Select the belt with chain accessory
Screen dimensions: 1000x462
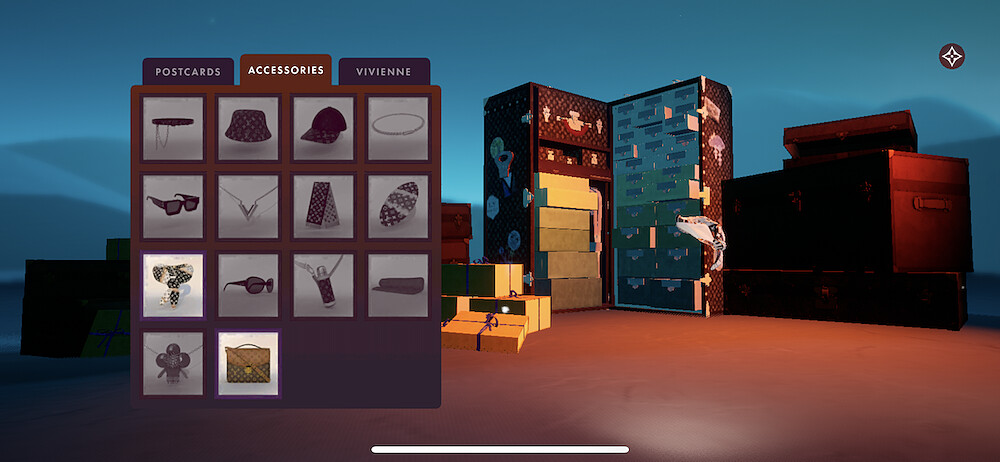click(173, 128)
